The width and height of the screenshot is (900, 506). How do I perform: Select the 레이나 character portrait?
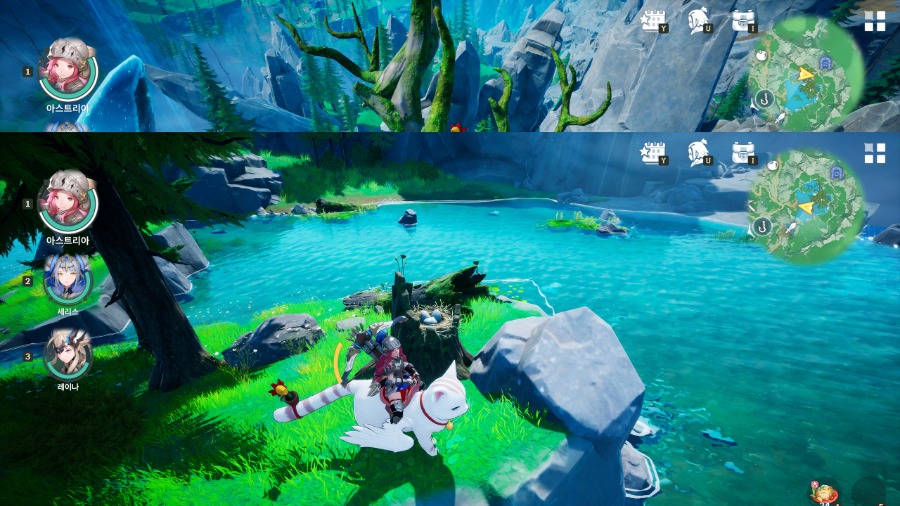(68, 354)
